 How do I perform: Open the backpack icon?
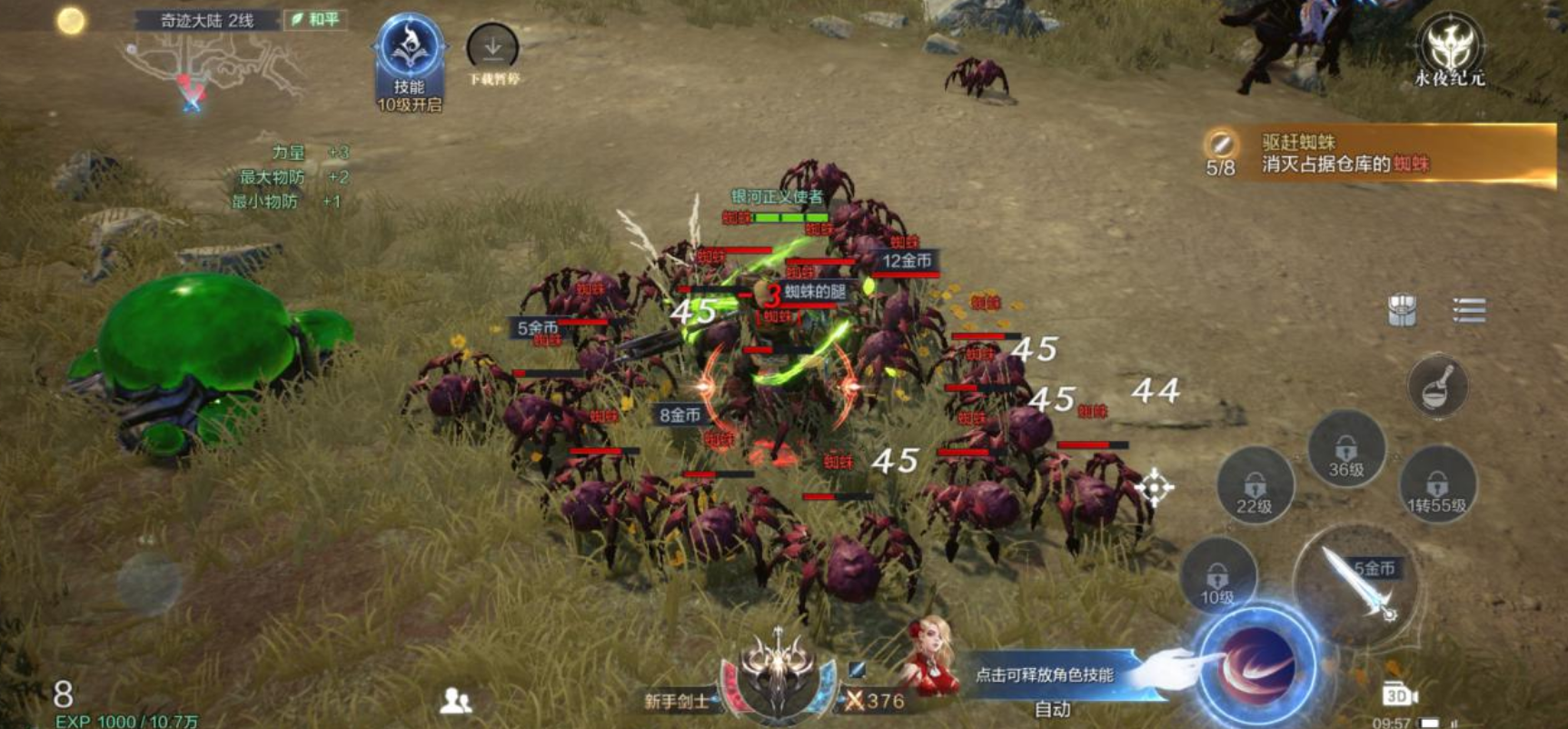tap(1402, 310)
